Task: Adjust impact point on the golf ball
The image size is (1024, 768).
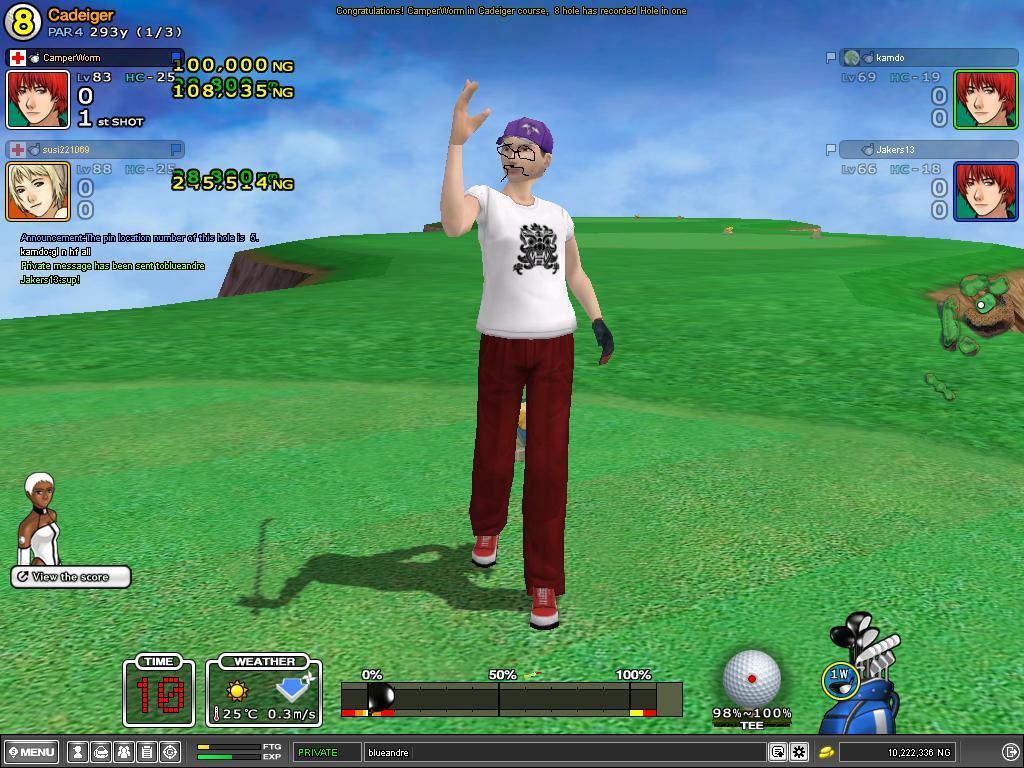Action: point(751,679)
